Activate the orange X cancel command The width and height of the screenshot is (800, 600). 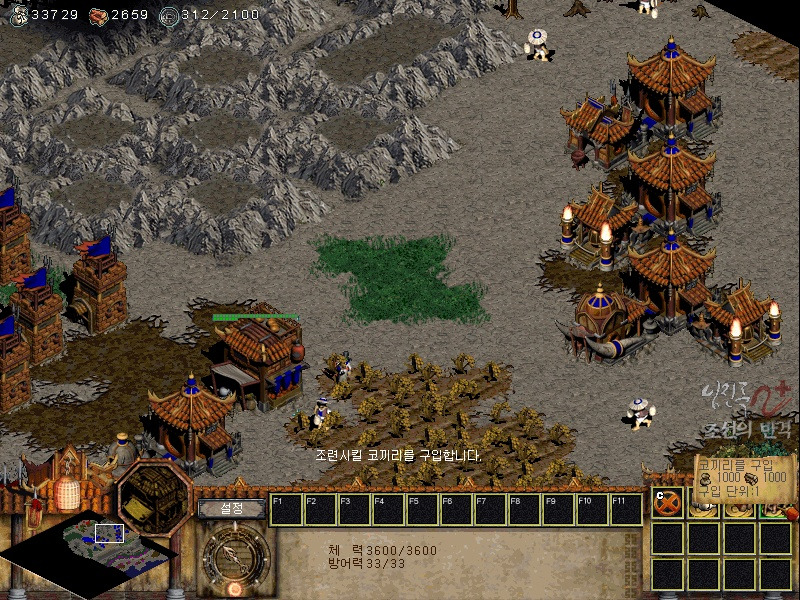pyautogui.click(x=667, y=503)
